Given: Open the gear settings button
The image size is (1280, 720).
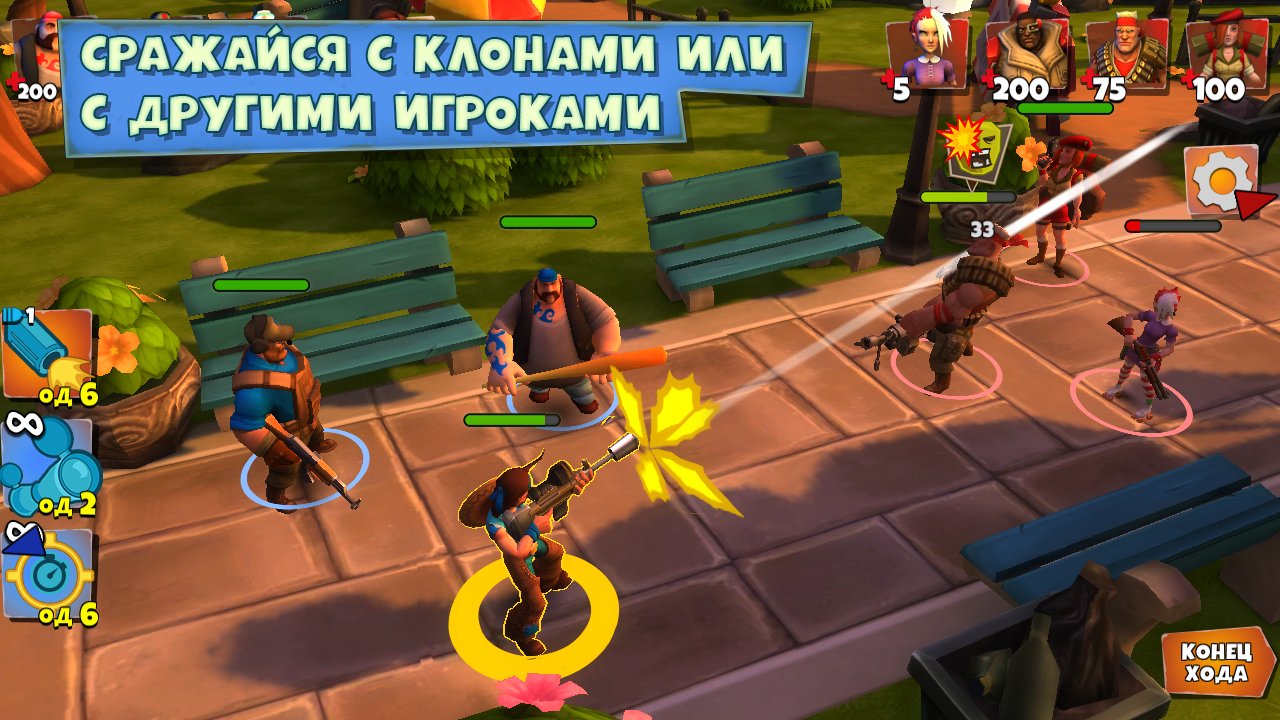Looking at the screenshot, I should click(1218, 180).
